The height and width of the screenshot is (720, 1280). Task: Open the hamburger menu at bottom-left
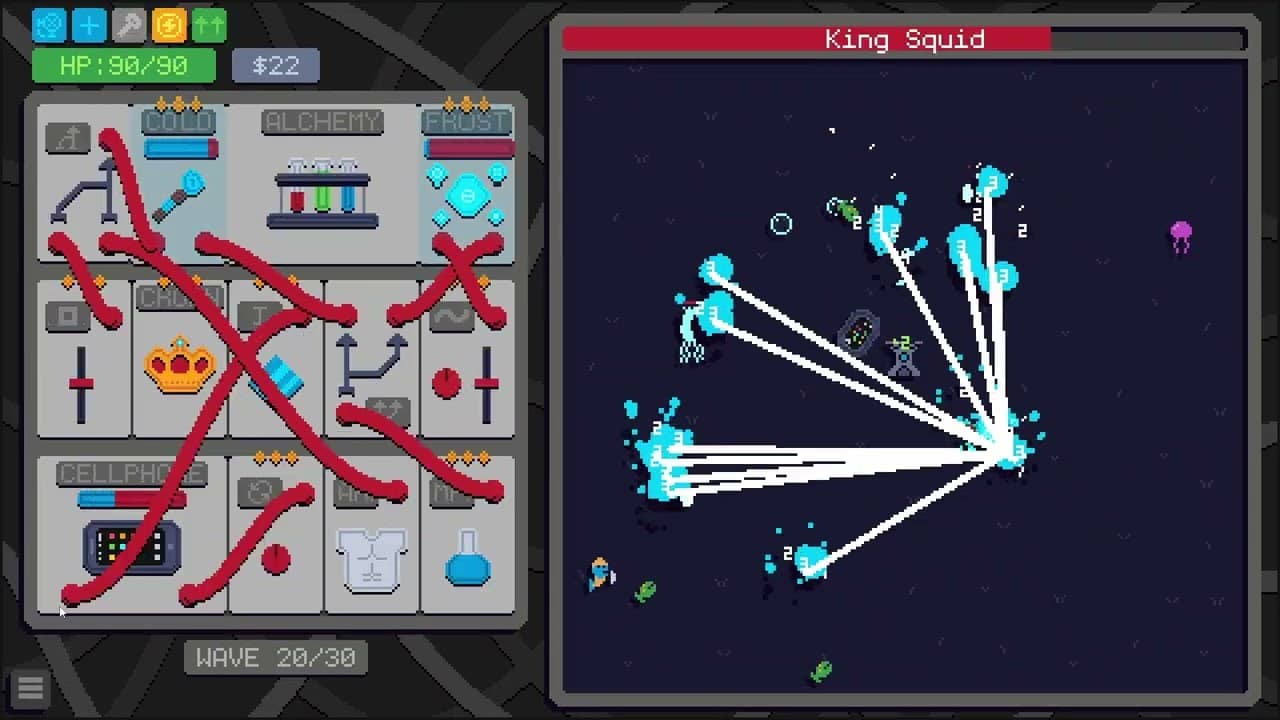click(x=30, y=688)
